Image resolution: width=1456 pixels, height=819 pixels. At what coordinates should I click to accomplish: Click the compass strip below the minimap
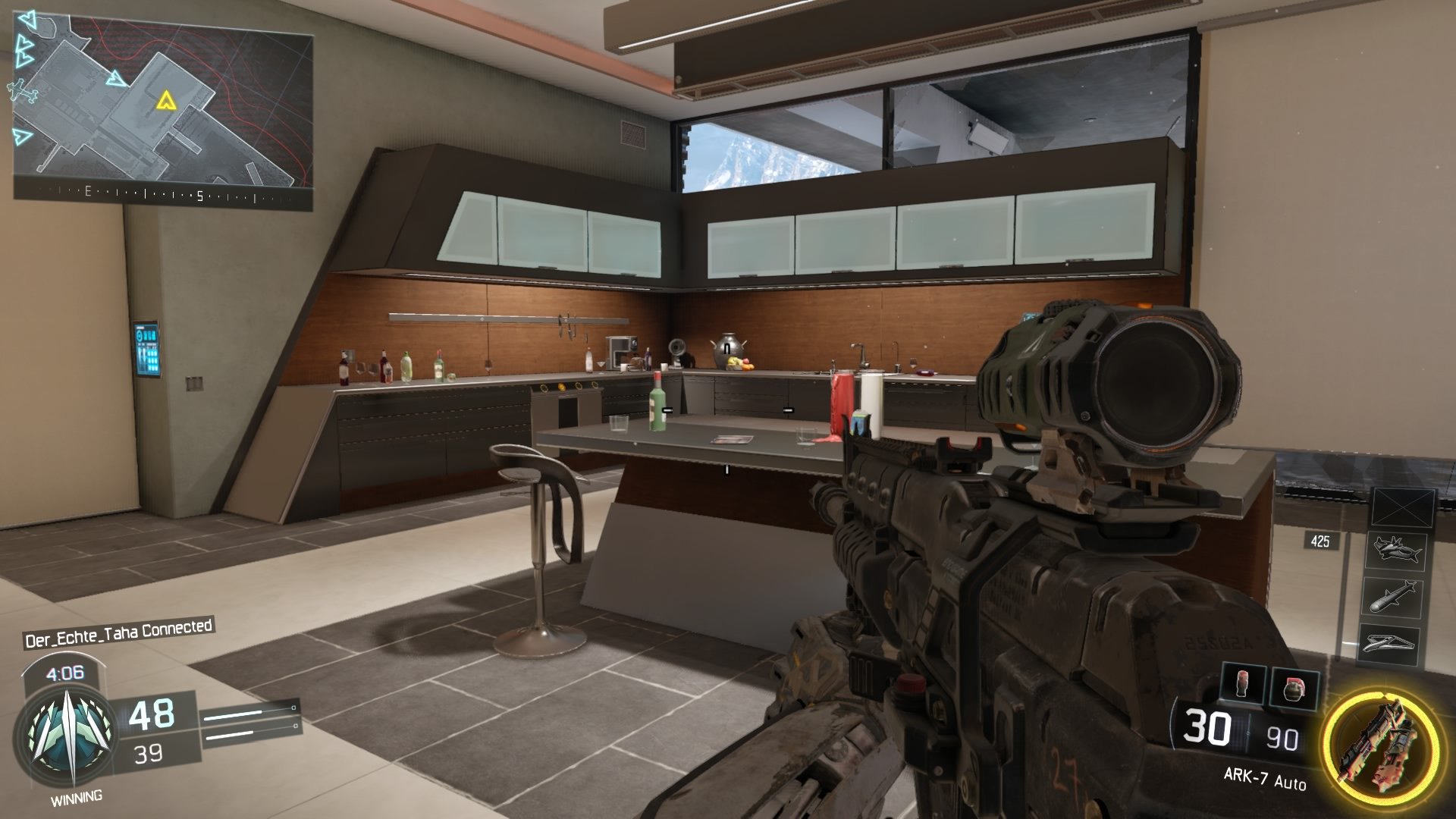(163, 194)
